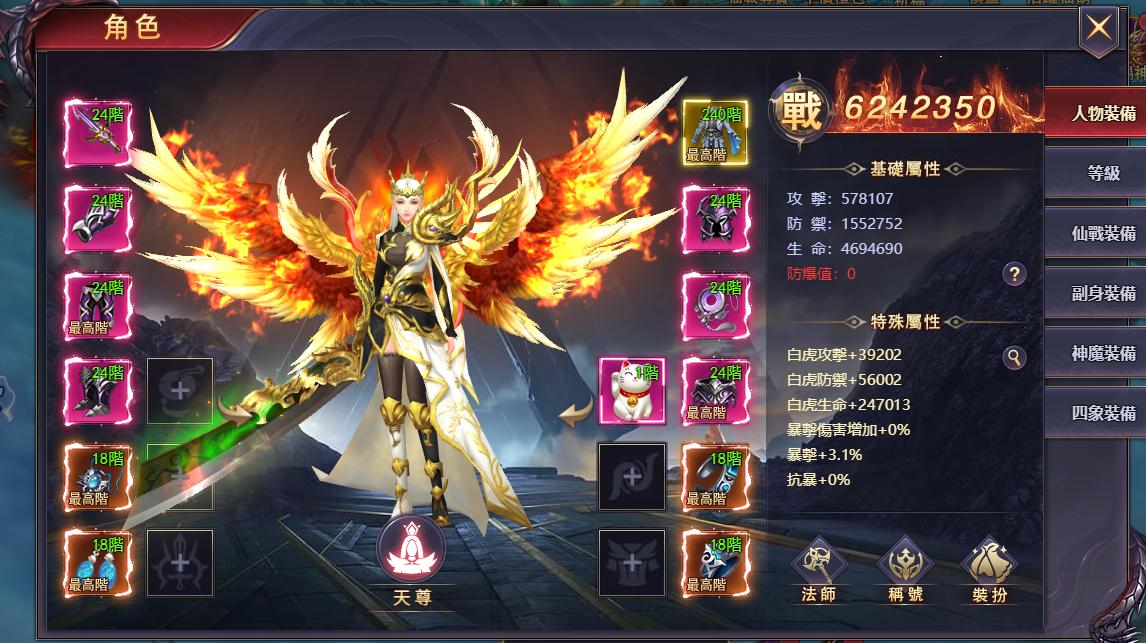Screen dimensions: 1146x643
Task: Open the 等級 tab
Action: 1102,173
